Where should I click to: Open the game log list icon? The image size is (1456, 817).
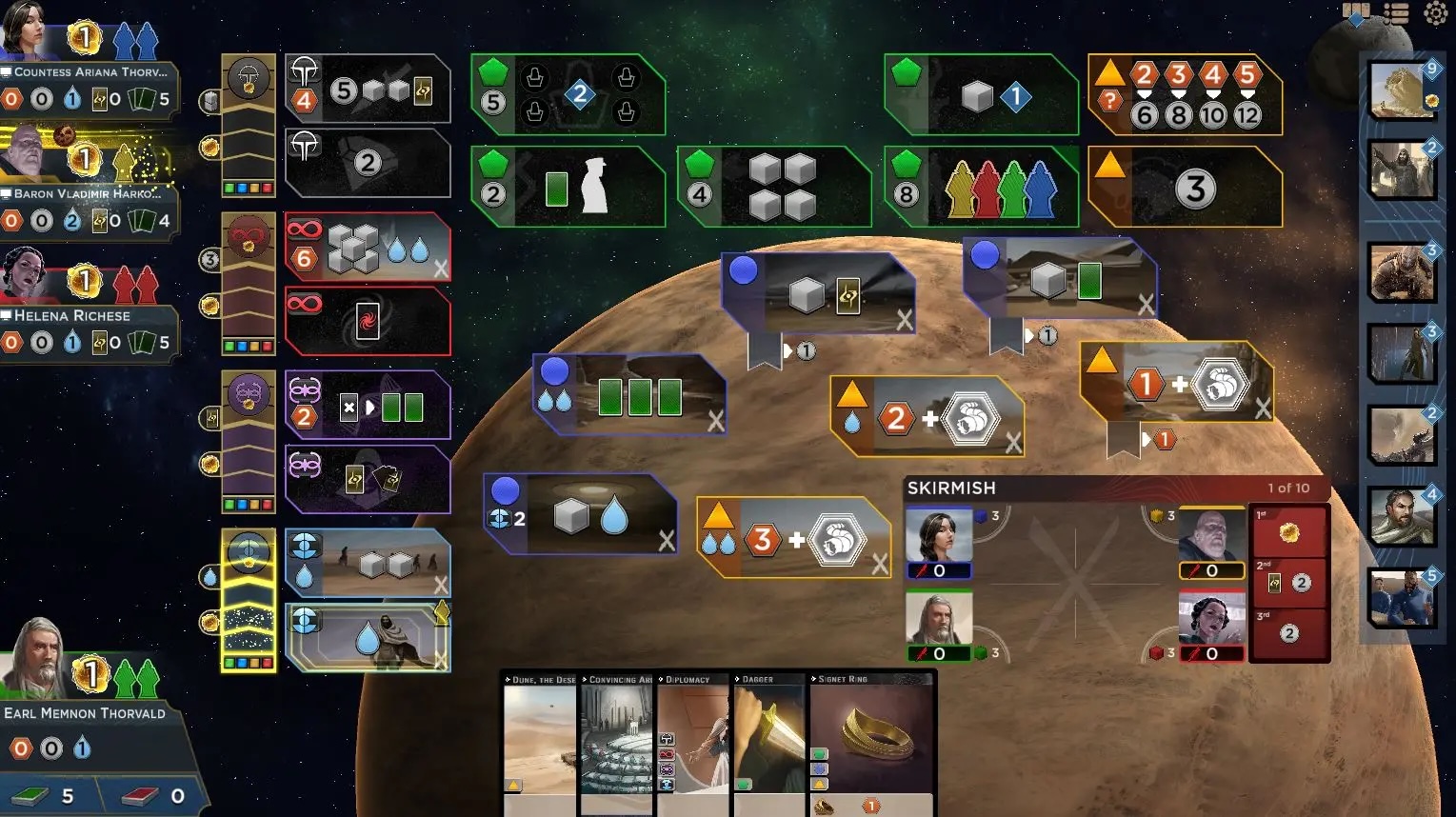point(1396,11)
